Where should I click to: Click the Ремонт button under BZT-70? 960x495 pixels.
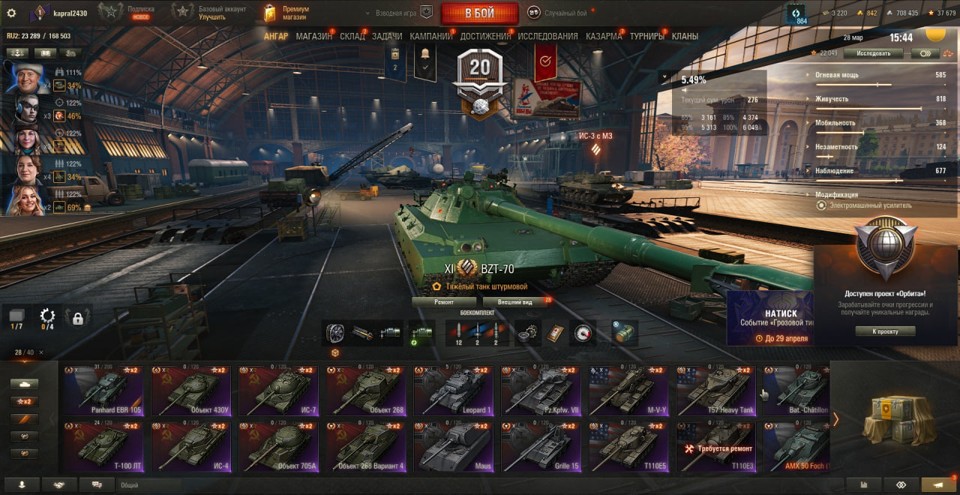[x=443, y=301]
